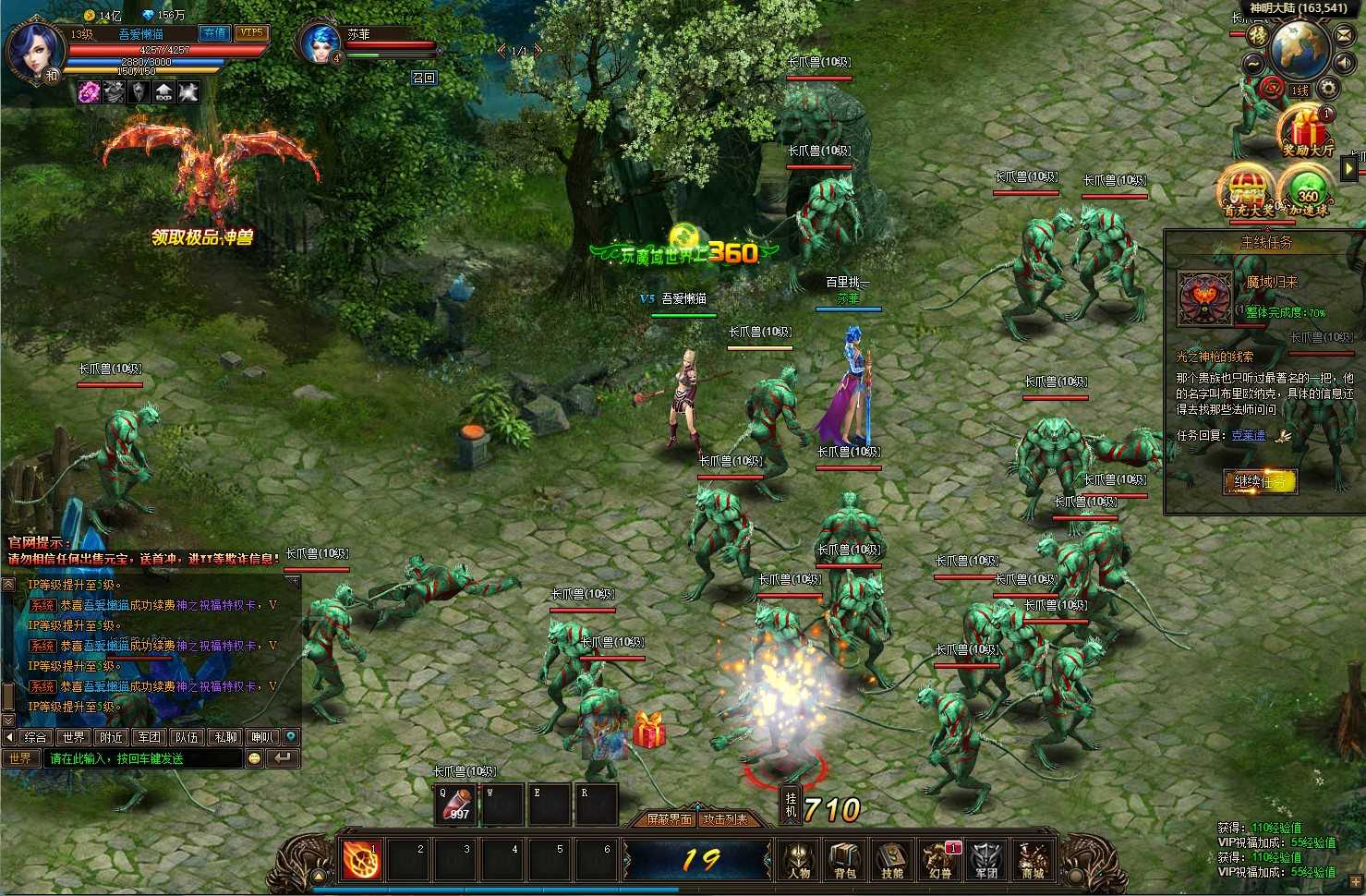The width and height of the screenshot is (1366, 896).
Task: Open settings with the gear icon
Action: [x=1328, y=89]
